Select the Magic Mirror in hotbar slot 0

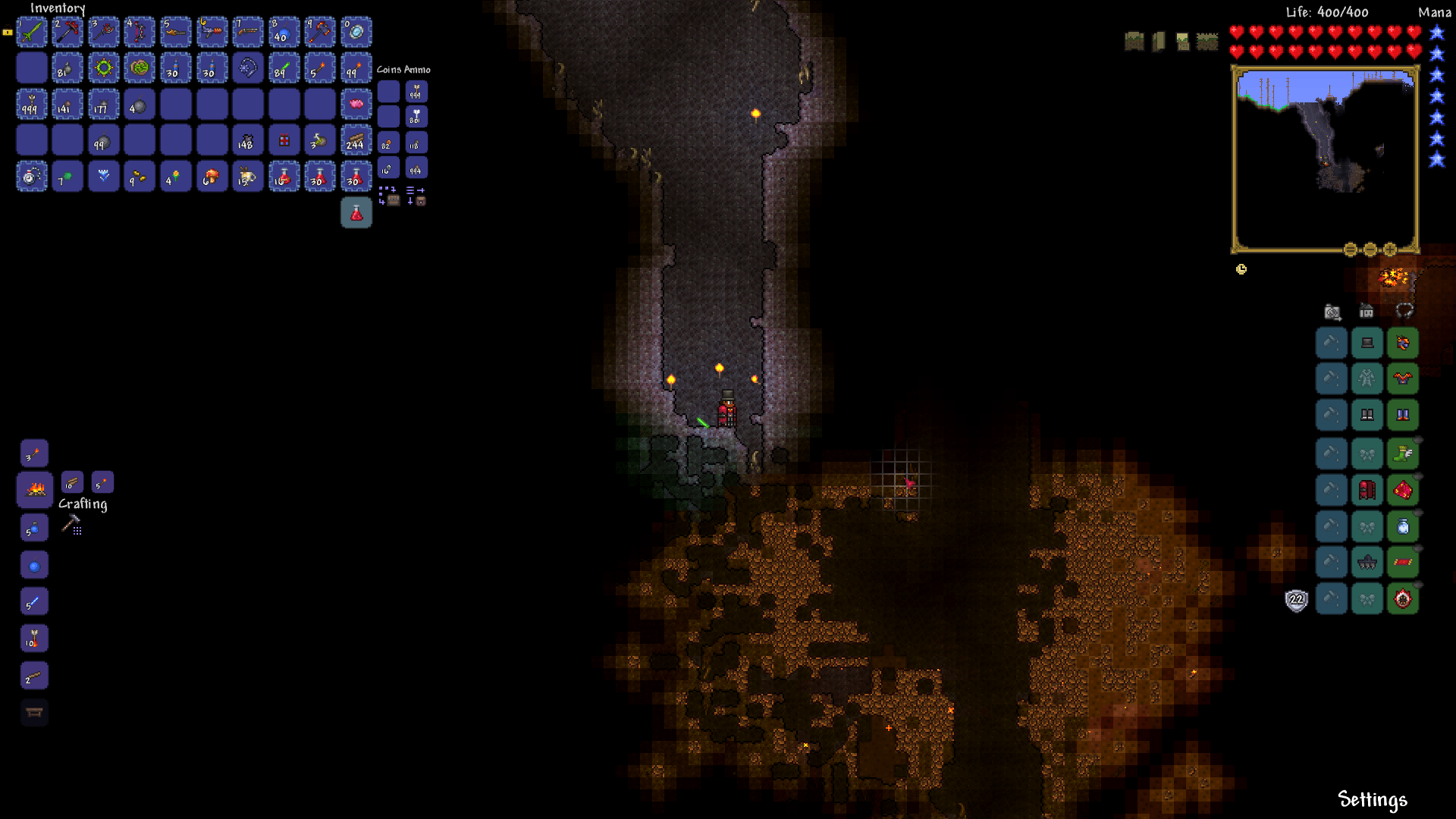click(x=356, y=32)
